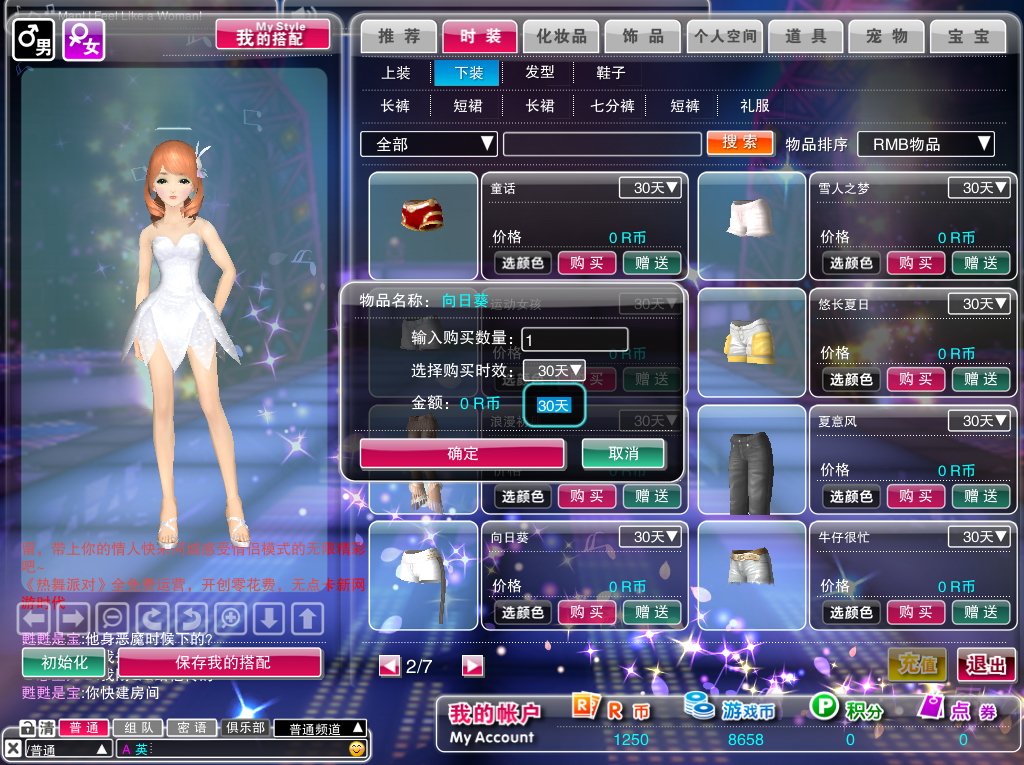Image resolution: width=1024 pixels, height=765 pixels.
Task: Show the 上装 tops subcategory
Action: [x=396, y=73]
